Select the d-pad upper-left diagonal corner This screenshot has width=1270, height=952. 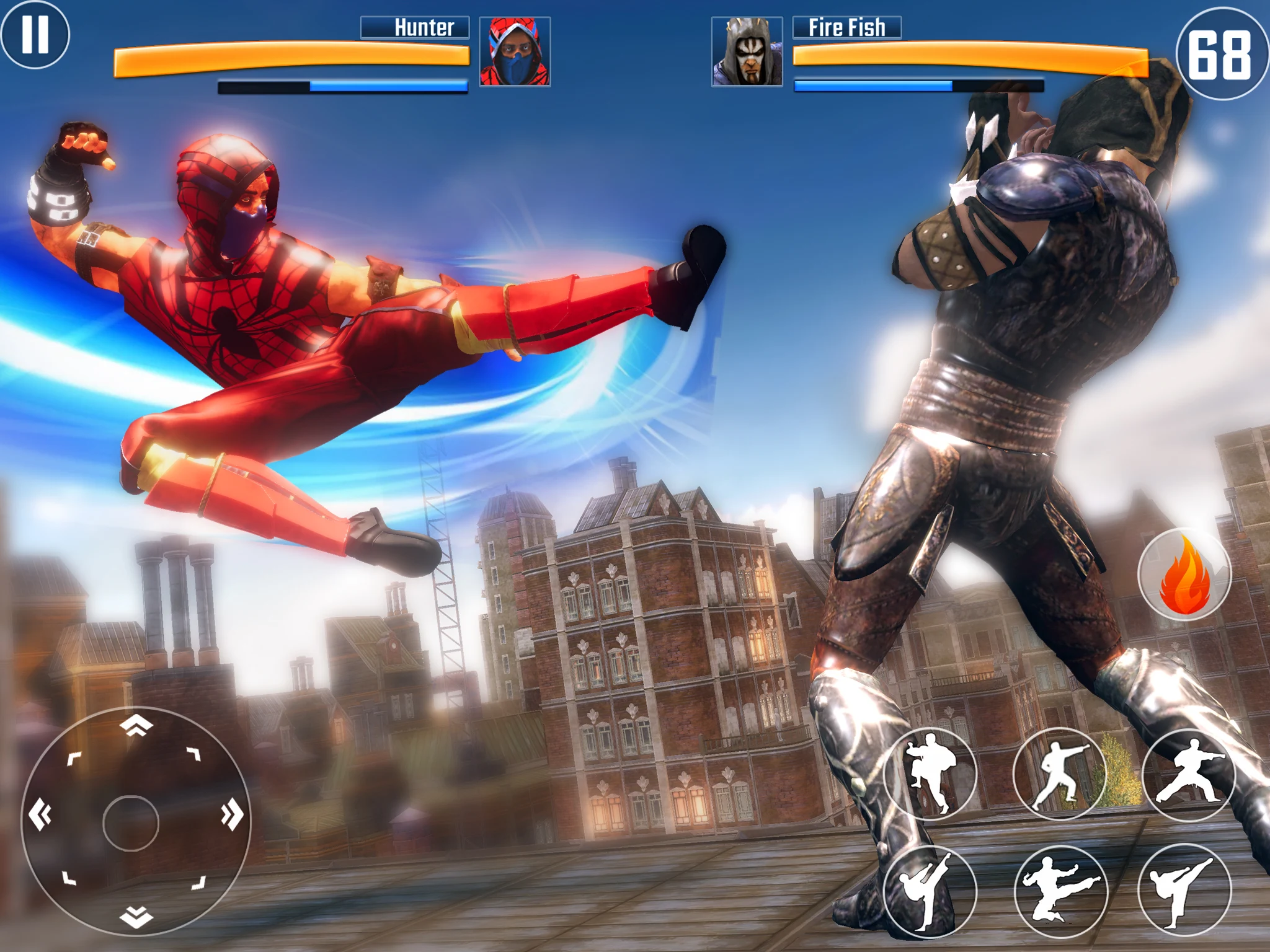[x=74, y=759]
